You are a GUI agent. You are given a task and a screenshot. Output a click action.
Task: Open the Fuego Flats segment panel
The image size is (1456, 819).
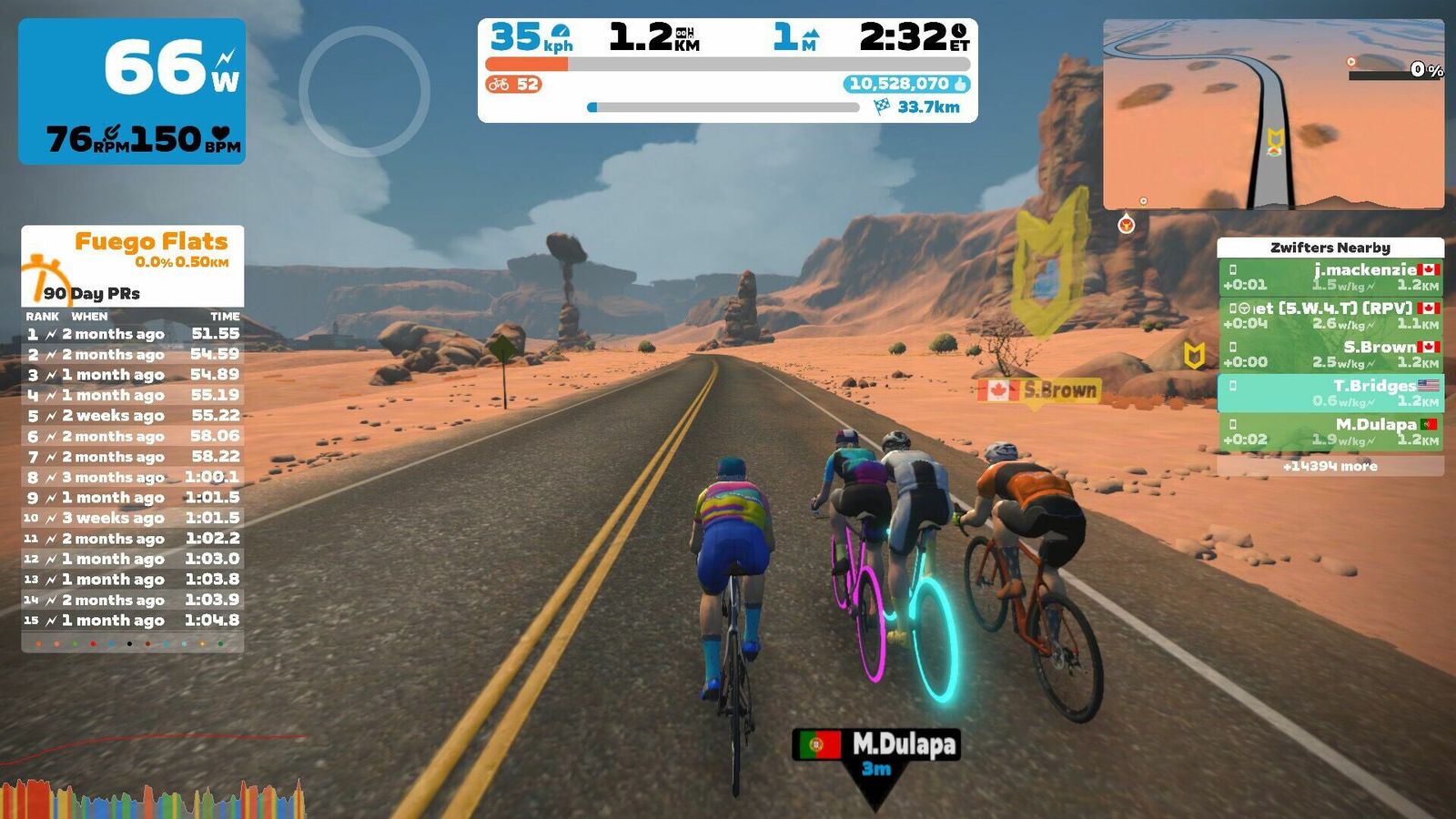[133, 266]
